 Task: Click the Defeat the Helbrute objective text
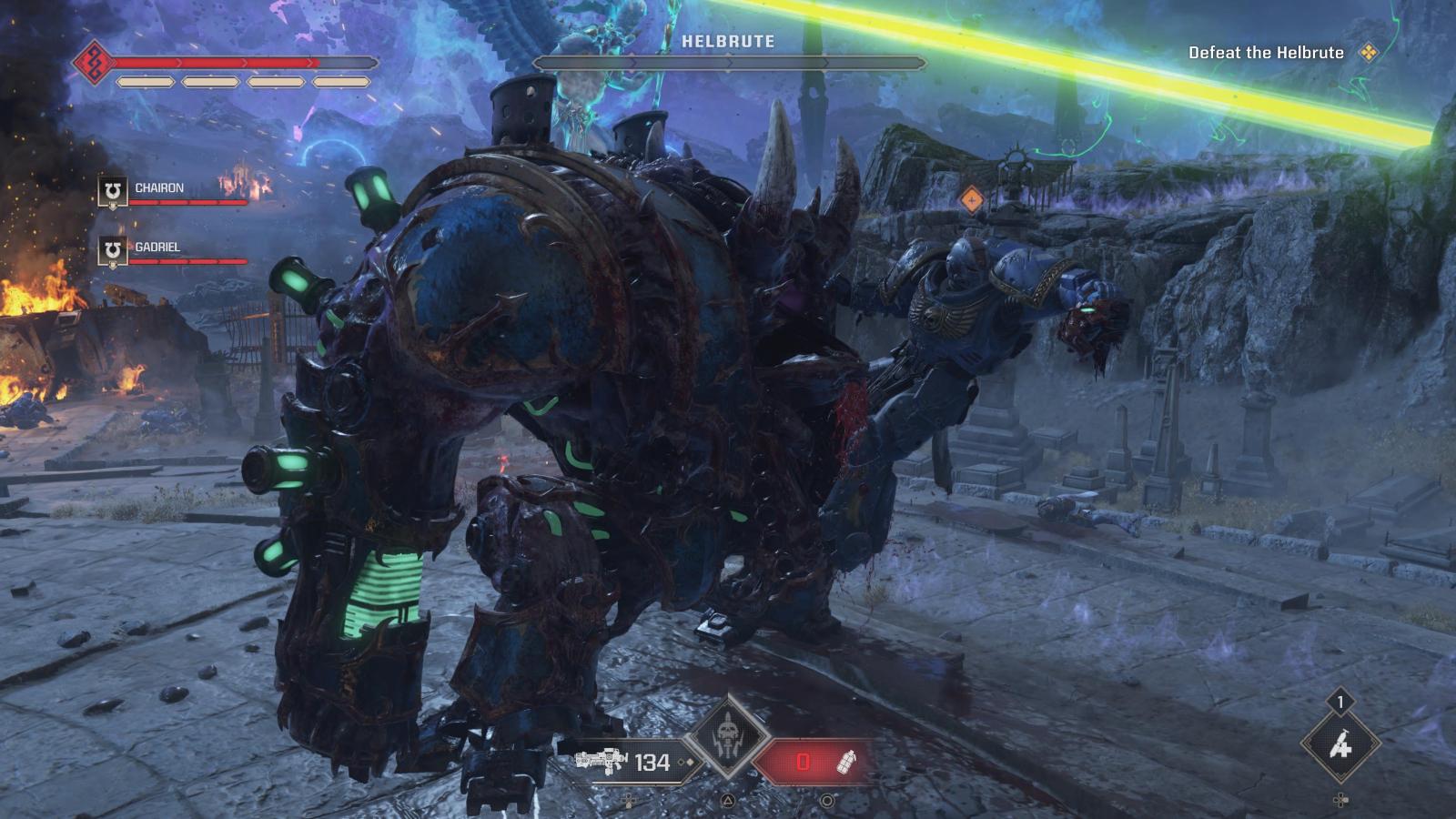coord(1263,53)
